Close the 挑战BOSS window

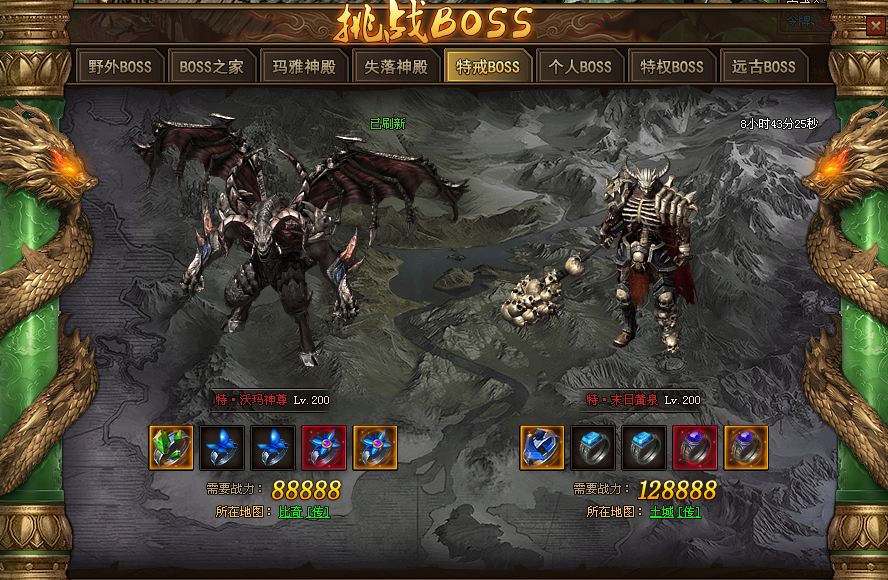(874, 26)
